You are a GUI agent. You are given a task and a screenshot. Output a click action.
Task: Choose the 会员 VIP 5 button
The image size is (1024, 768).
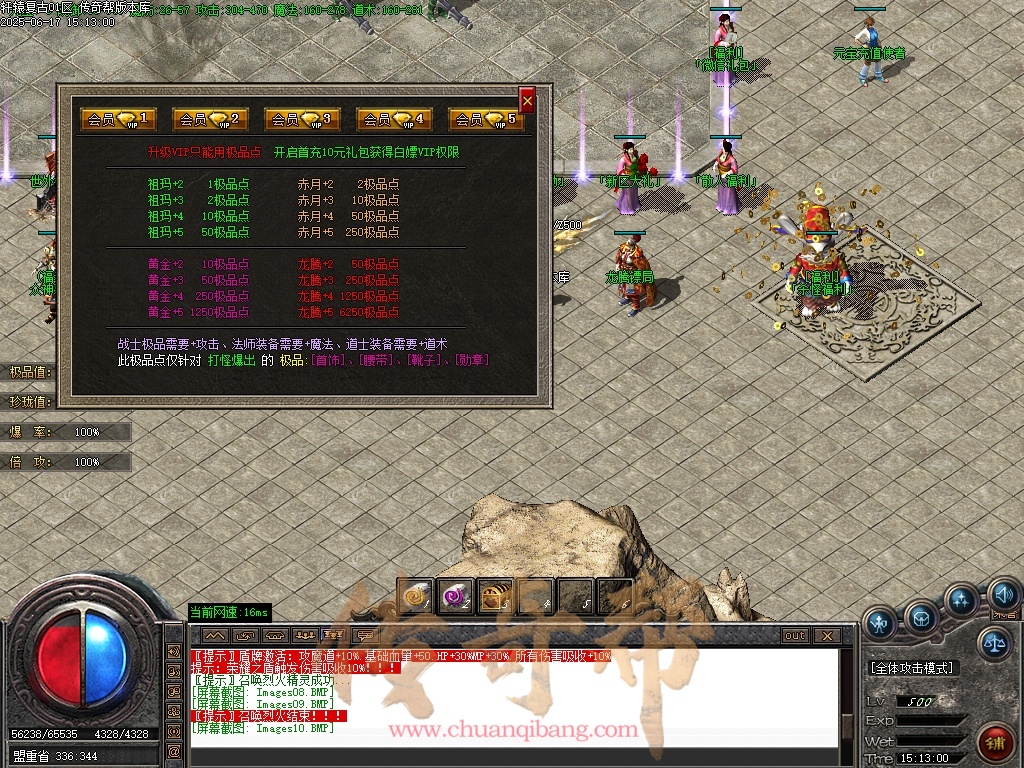tap(486, 119)
